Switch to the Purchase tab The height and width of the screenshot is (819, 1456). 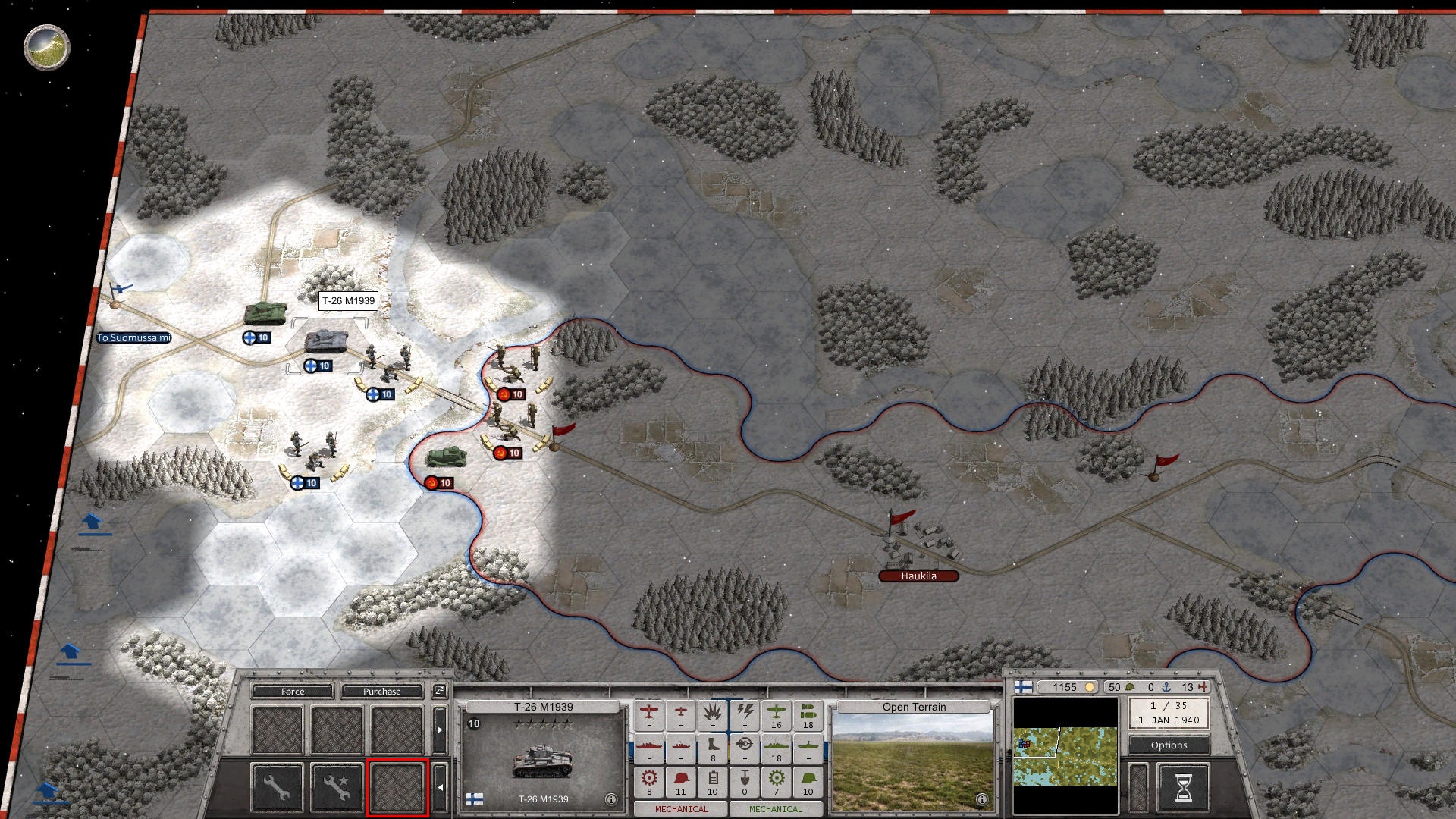point(381,692)
